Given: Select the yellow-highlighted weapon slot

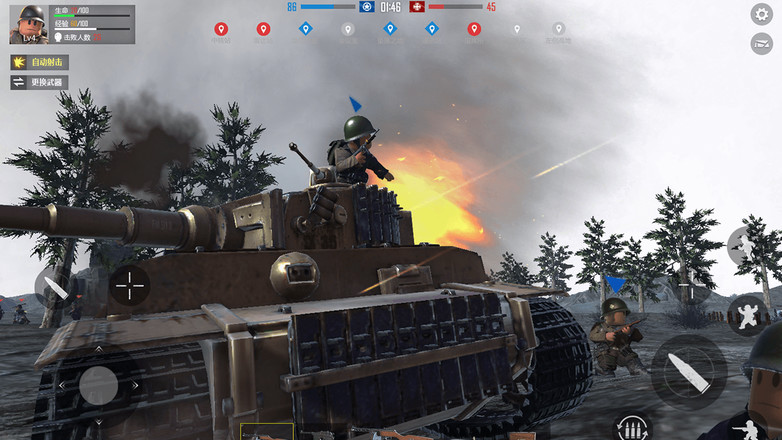Looking at the screenshot, I should coord(266,432).
